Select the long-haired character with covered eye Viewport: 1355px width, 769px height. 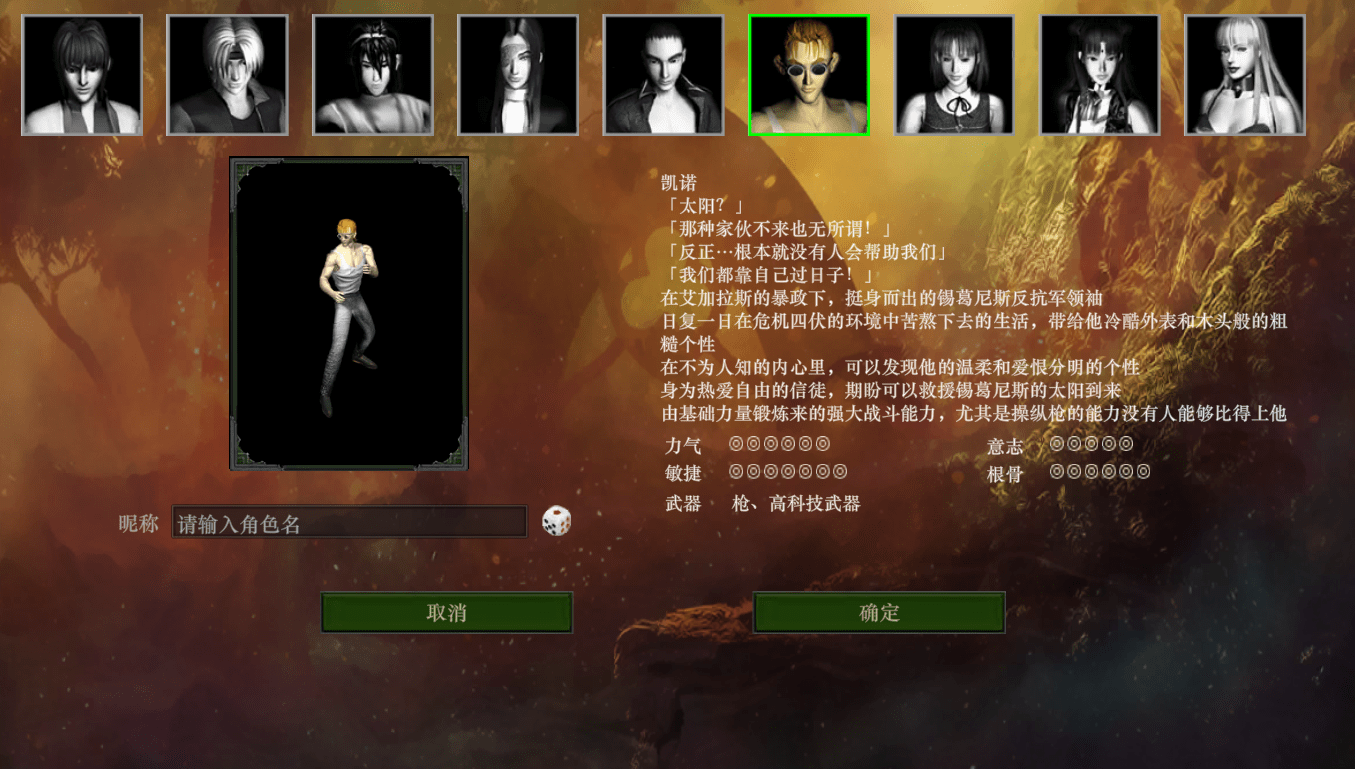coord(518,75)
